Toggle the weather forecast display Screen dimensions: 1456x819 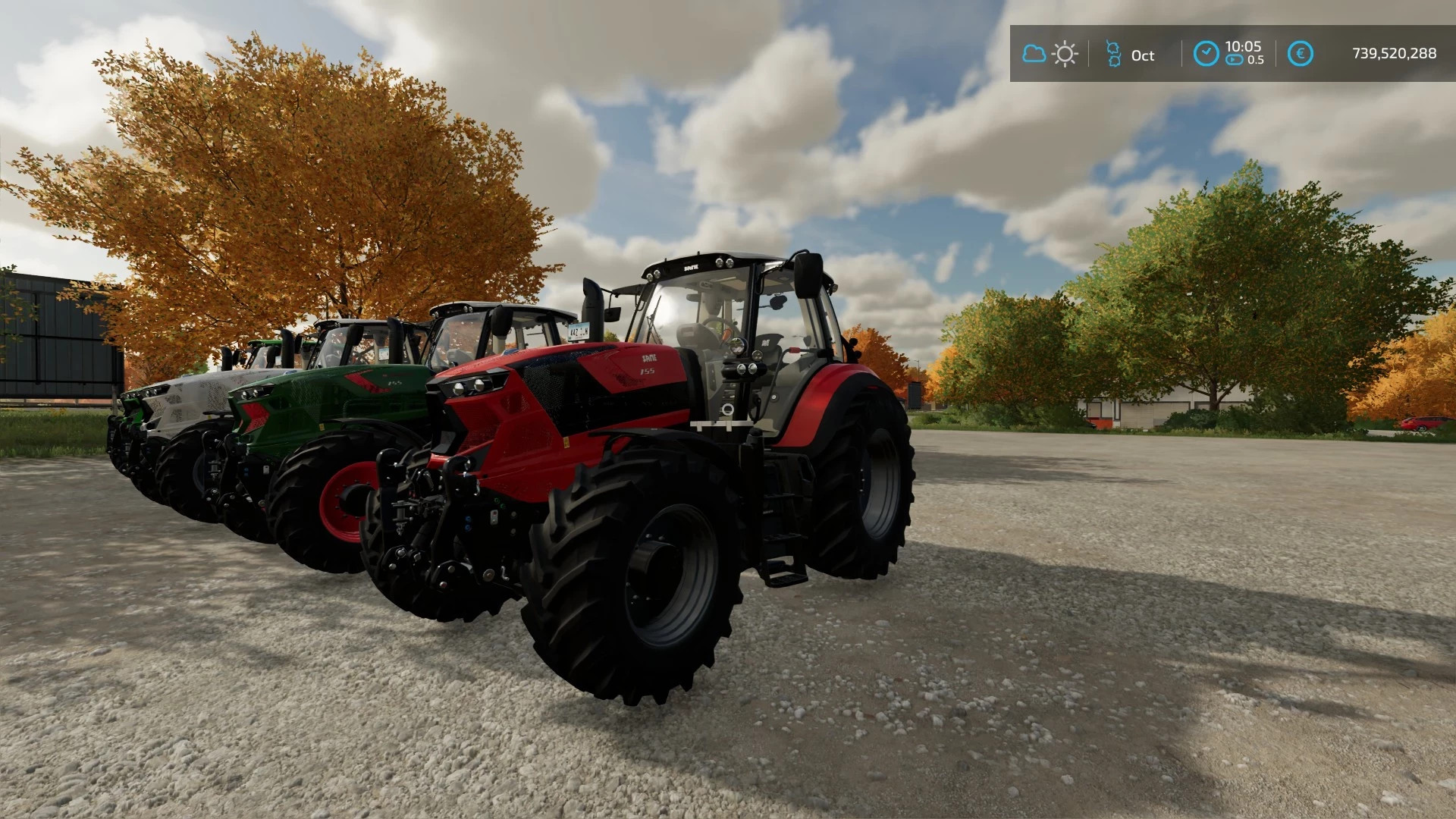point(1050,53)
